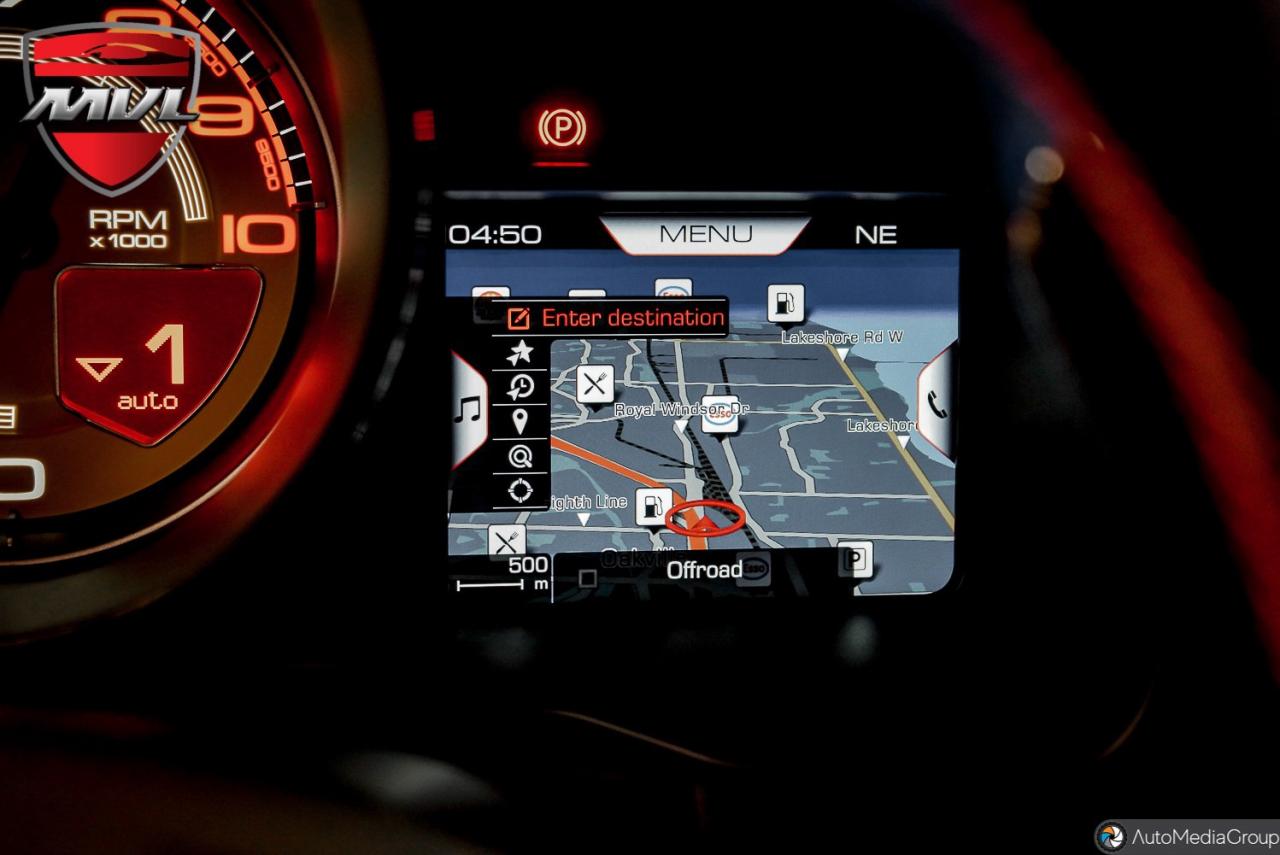
Task: Open the MENU tab at the top
Action: [x=706, y=234]
